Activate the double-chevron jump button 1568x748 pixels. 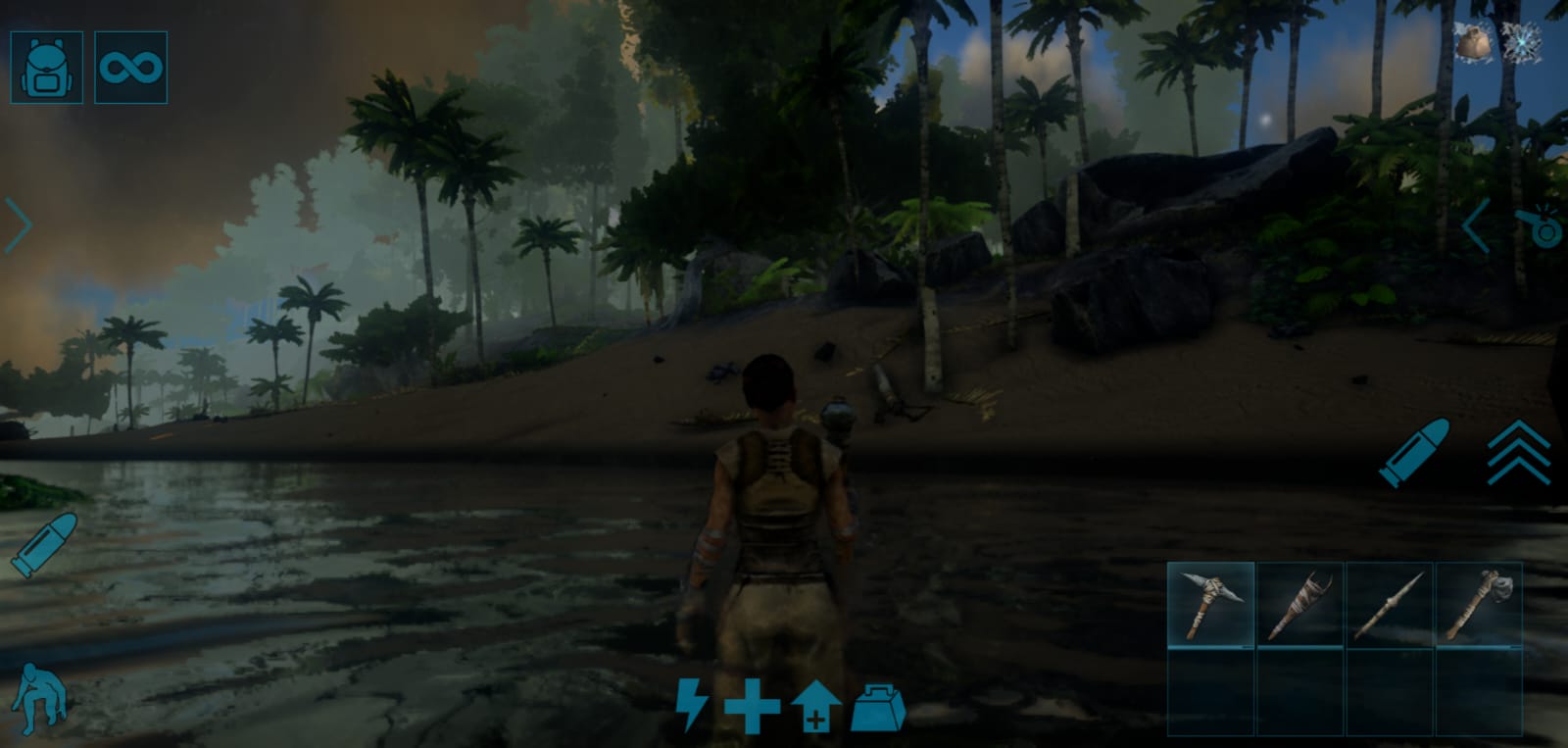pos(1518,453)
